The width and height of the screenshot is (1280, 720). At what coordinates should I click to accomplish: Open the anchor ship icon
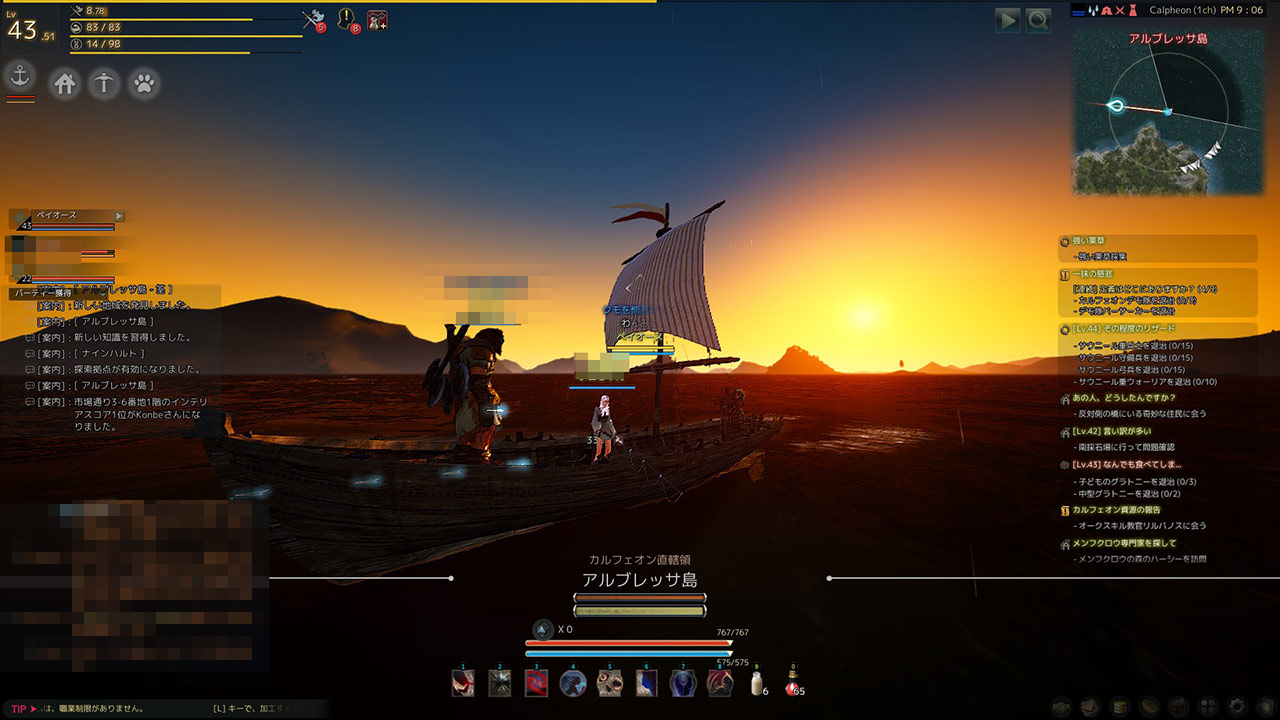coord(20,76)
